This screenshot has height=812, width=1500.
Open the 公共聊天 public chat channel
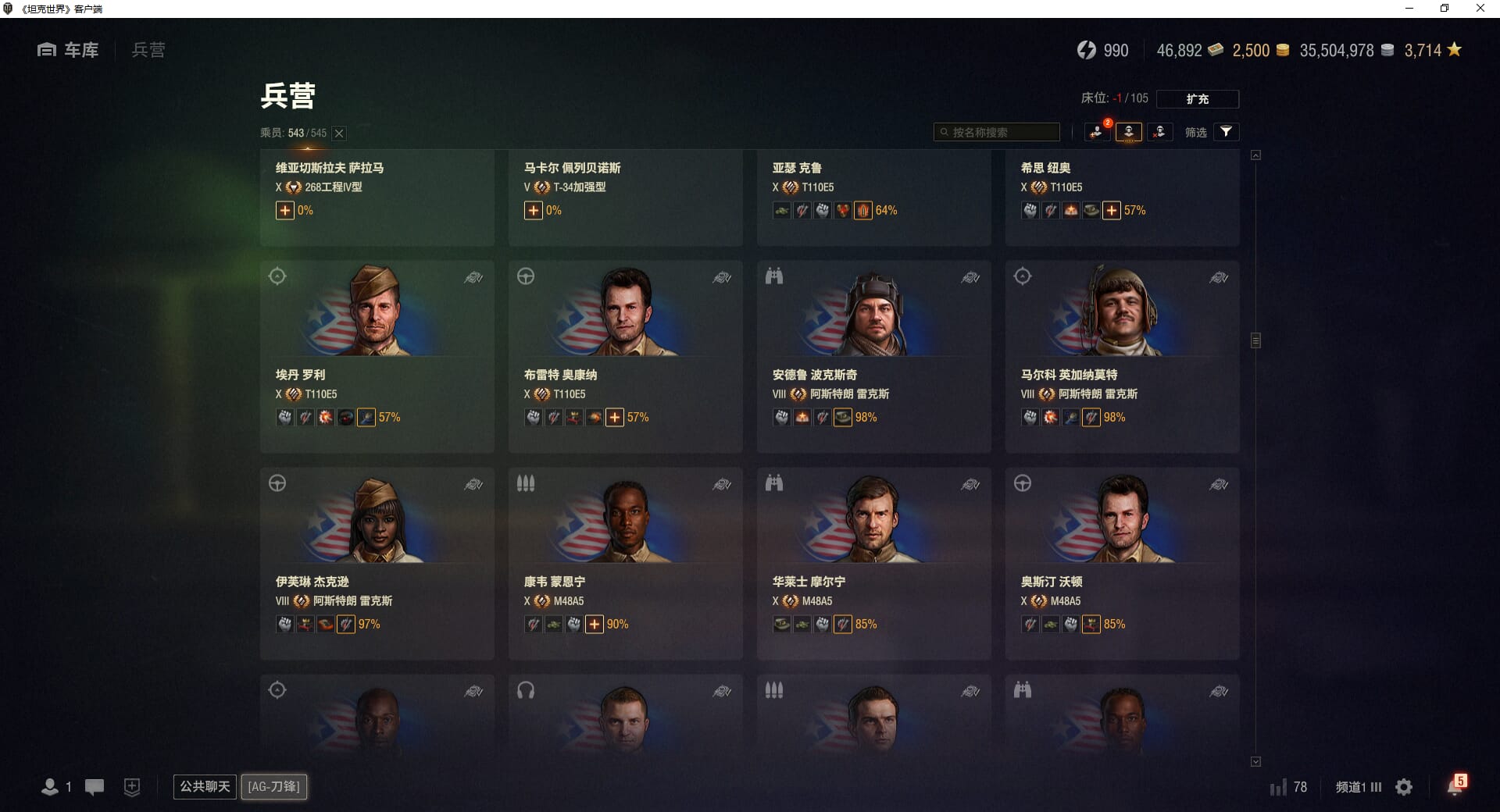coord(205,786)
